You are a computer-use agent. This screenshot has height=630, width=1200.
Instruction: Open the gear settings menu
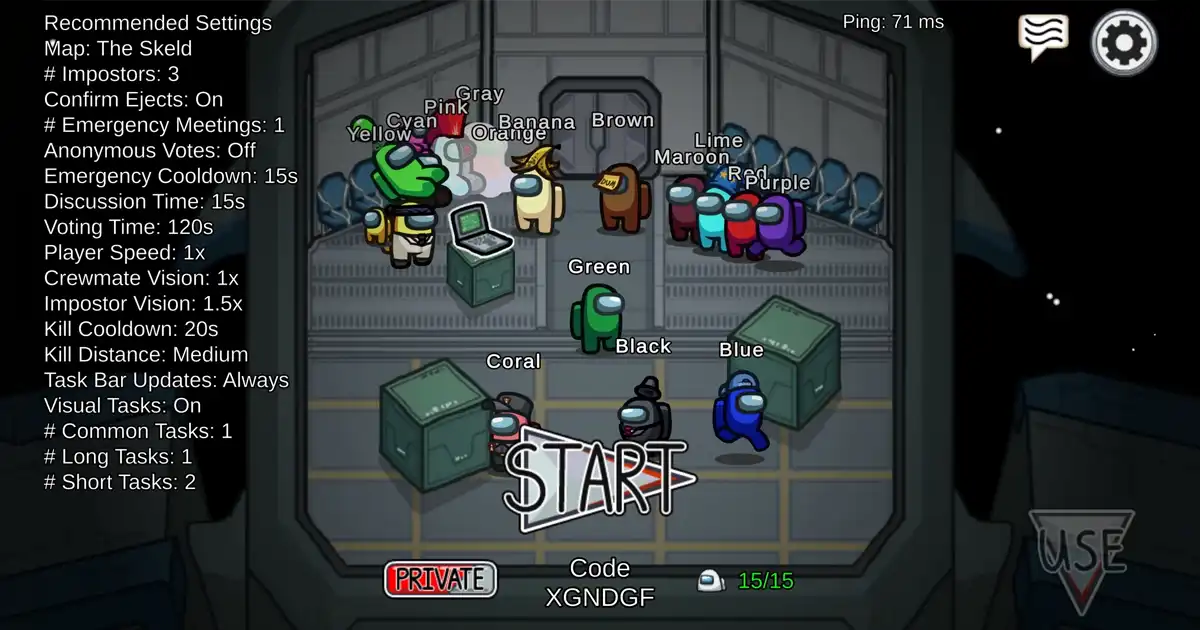tap(1124, 43)
